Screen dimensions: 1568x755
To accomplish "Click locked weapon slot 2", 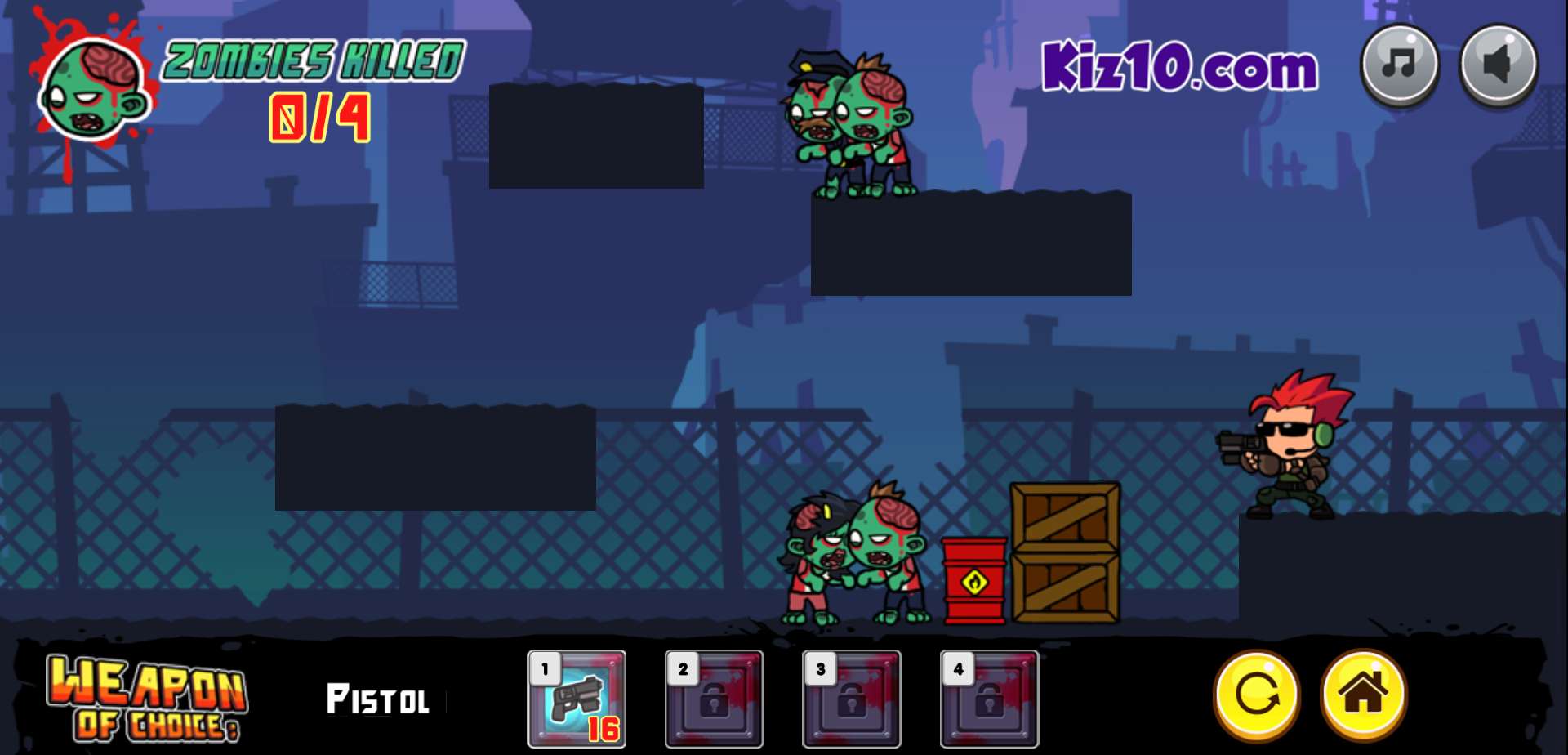I will [714, 699].
